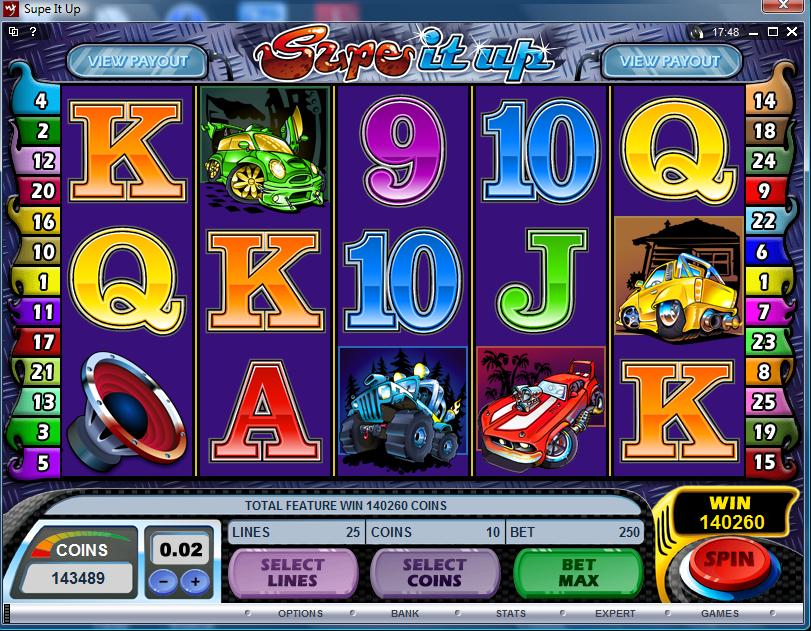
Task: Highlight payline marker number 5
Action: click(43, 463)
